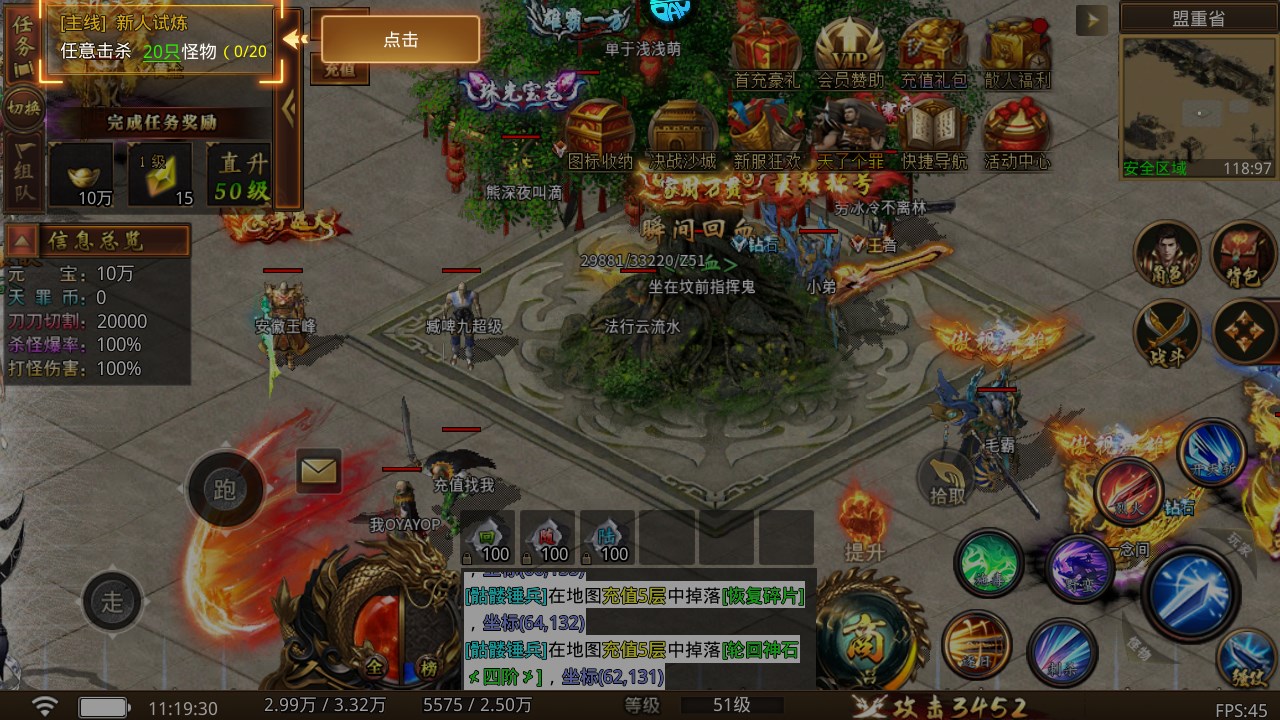Open the 背包 backpack button
The width and height of the screenshot is (1280, 720).
pyautogui.click(x=1243, y=254)
